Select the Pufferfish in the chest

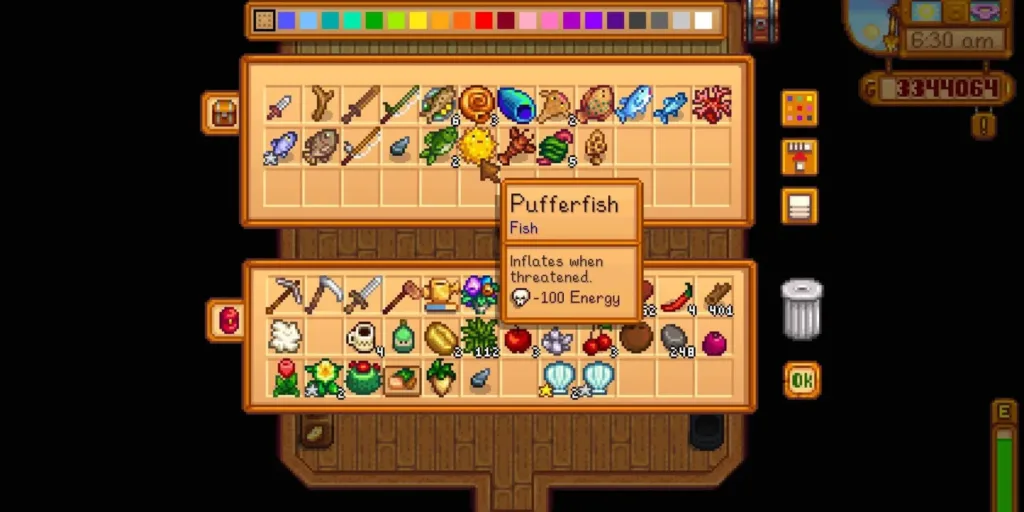(476, 146)
